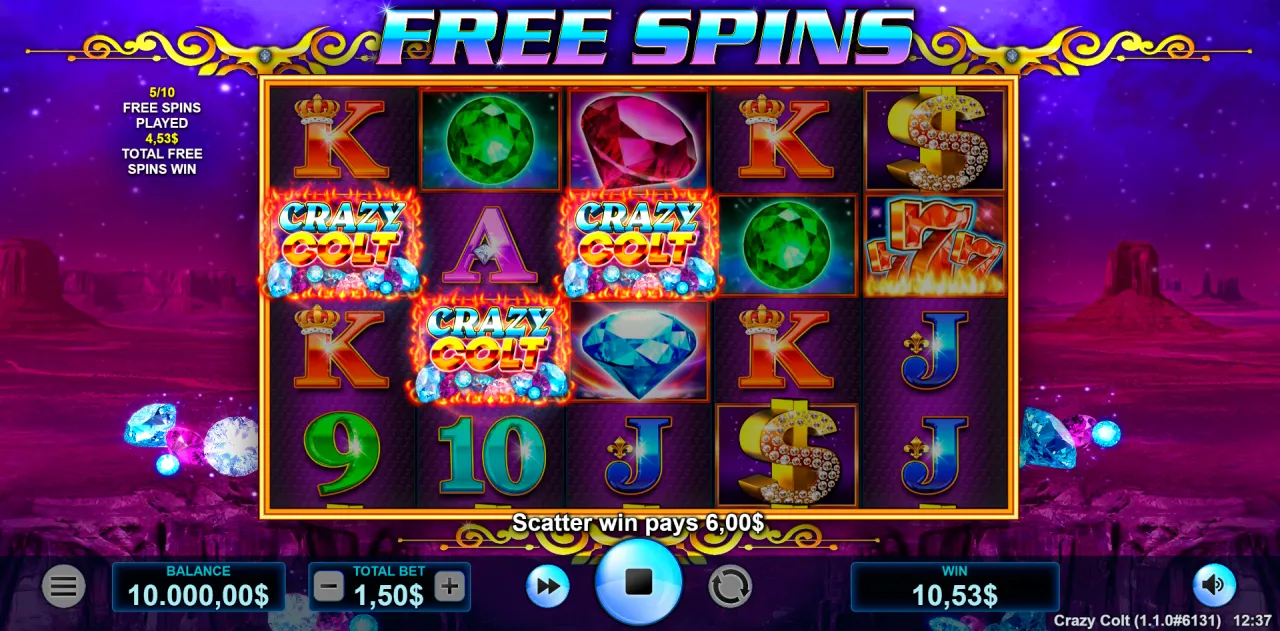Decrease total bet with minus button
Image resolution: width=1280 pixels, height=631 pixels.
coord(328,587)
